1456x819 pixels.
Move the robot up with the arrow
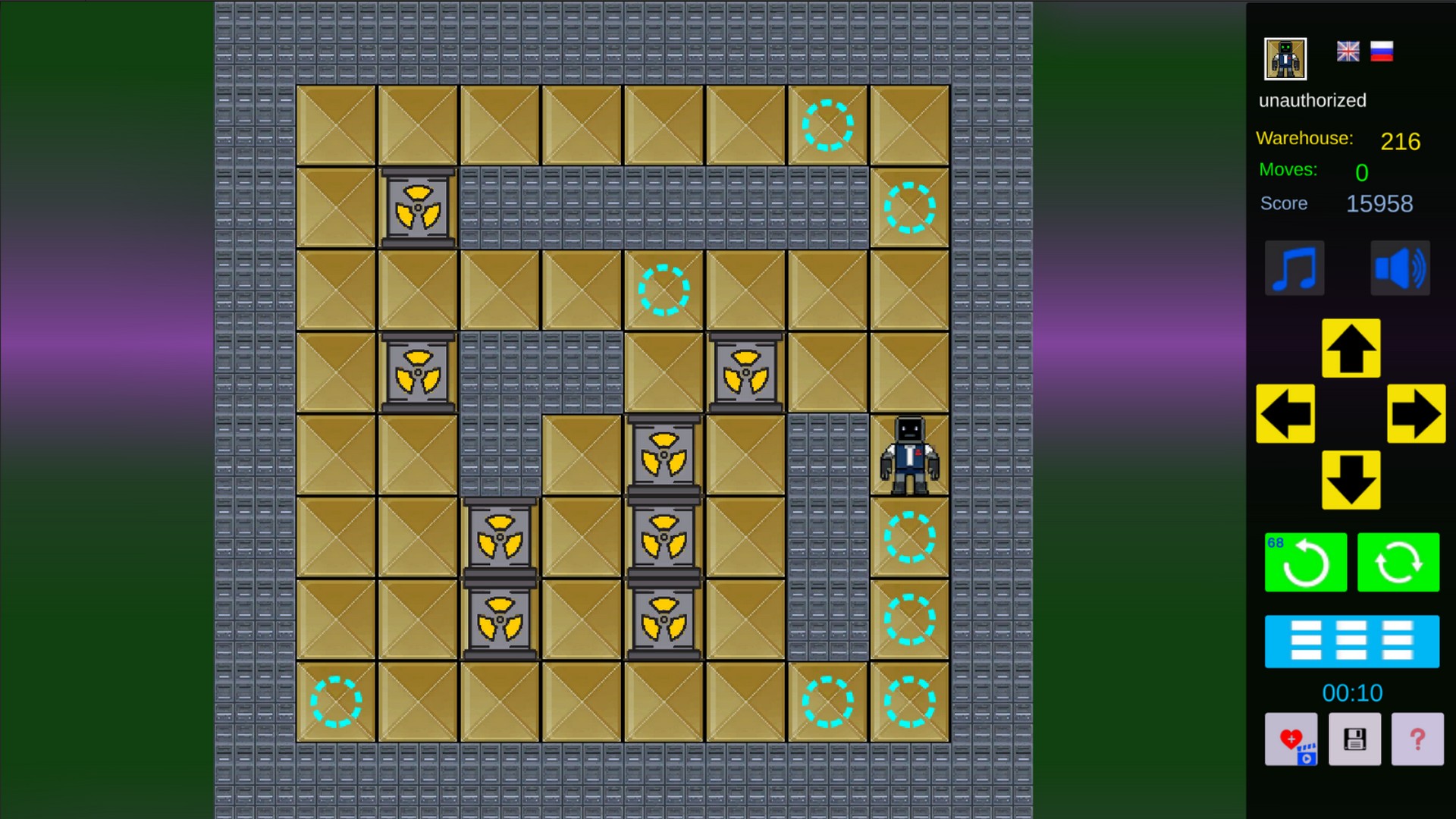coord(1351,349)
